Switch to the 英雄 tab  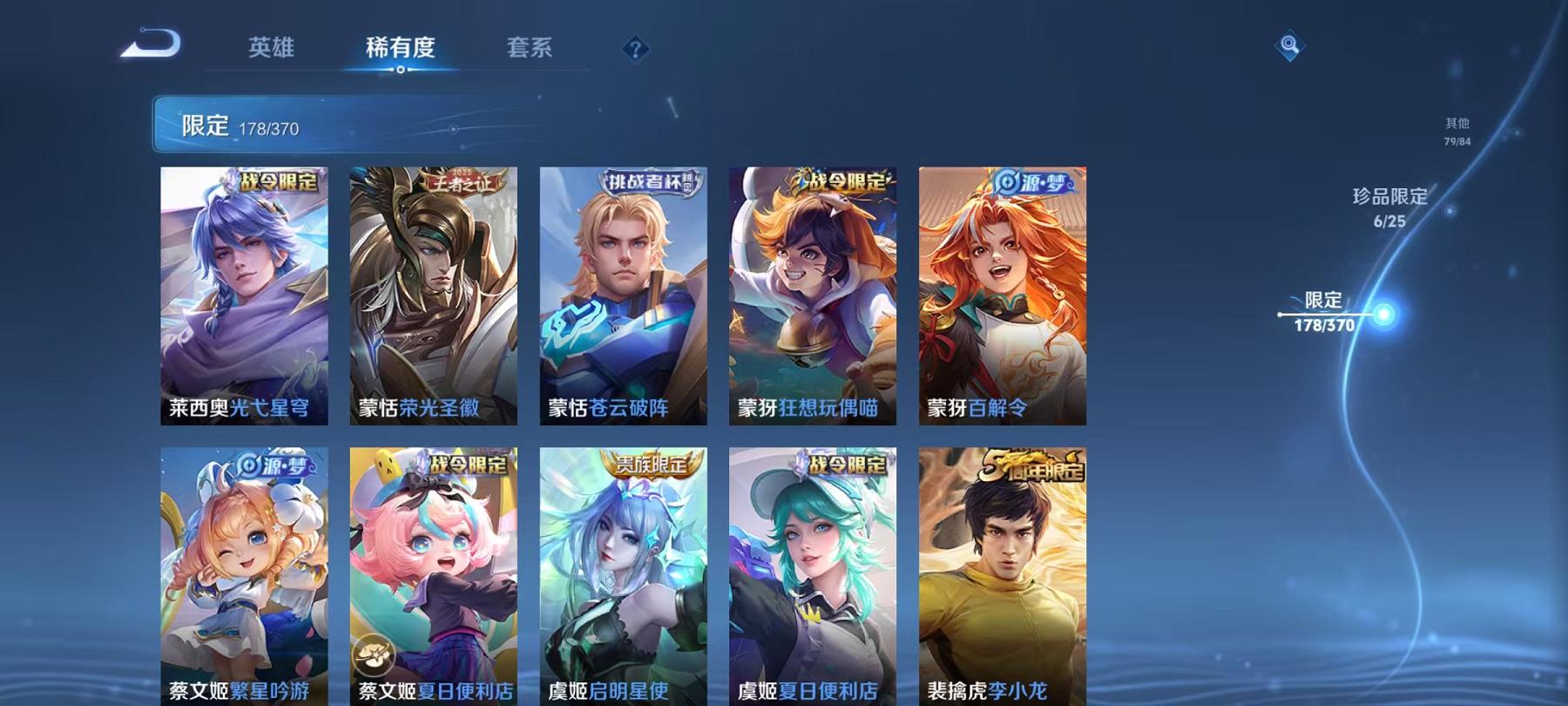(273, 50)
